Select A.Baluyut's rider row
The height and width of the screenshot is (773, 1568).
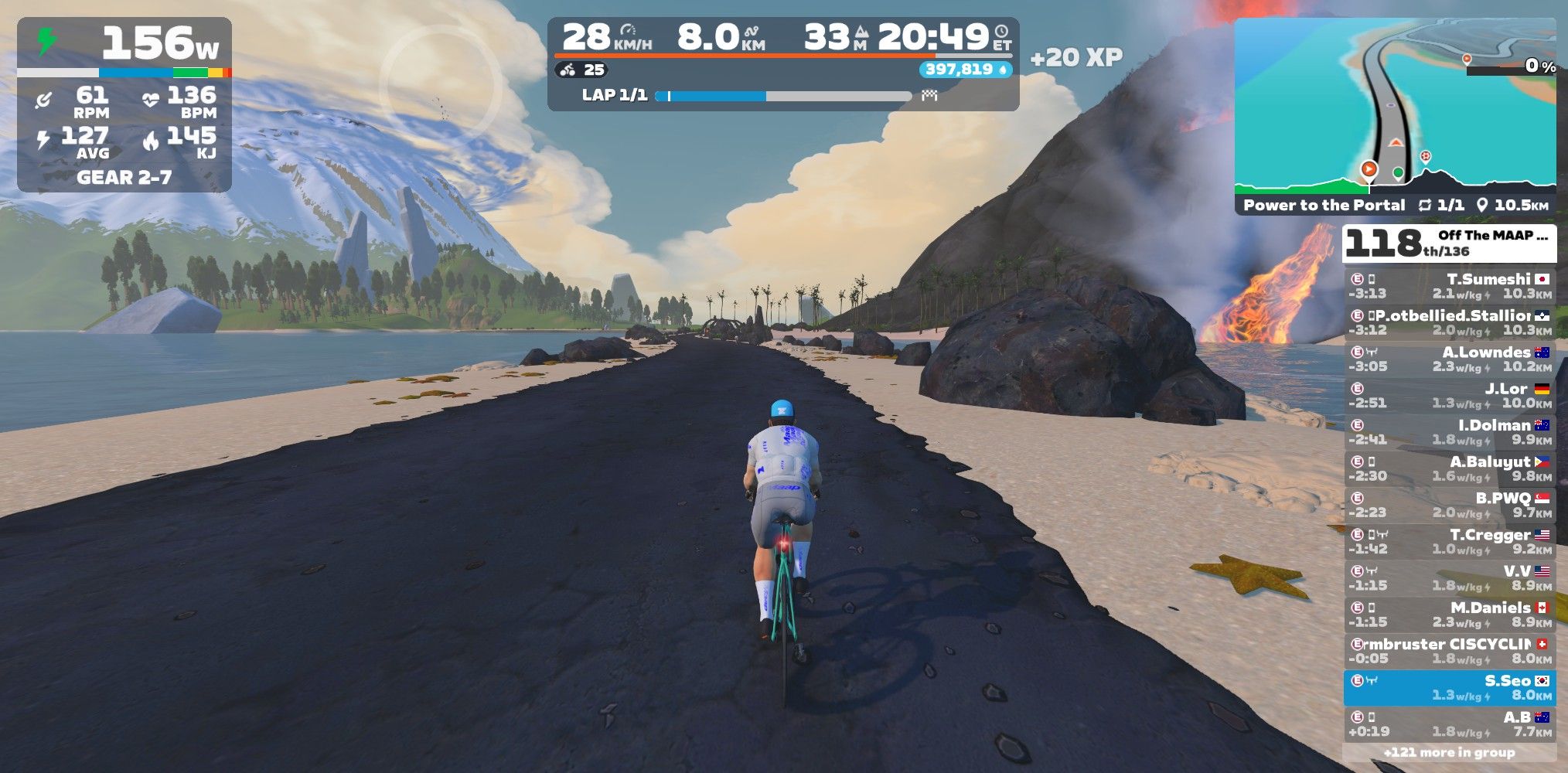[1449, 468]
